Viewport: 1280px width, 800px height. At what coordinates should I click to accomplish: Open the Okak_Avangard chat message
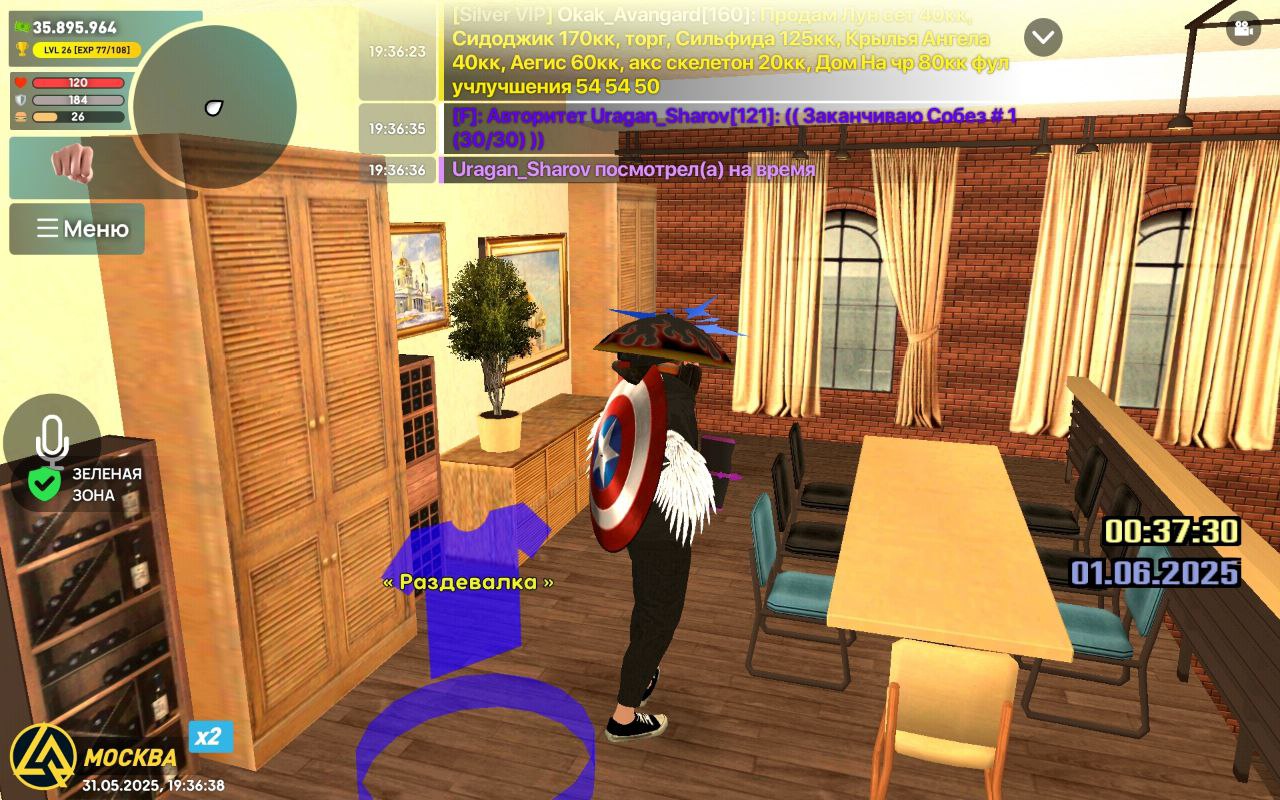730,51
